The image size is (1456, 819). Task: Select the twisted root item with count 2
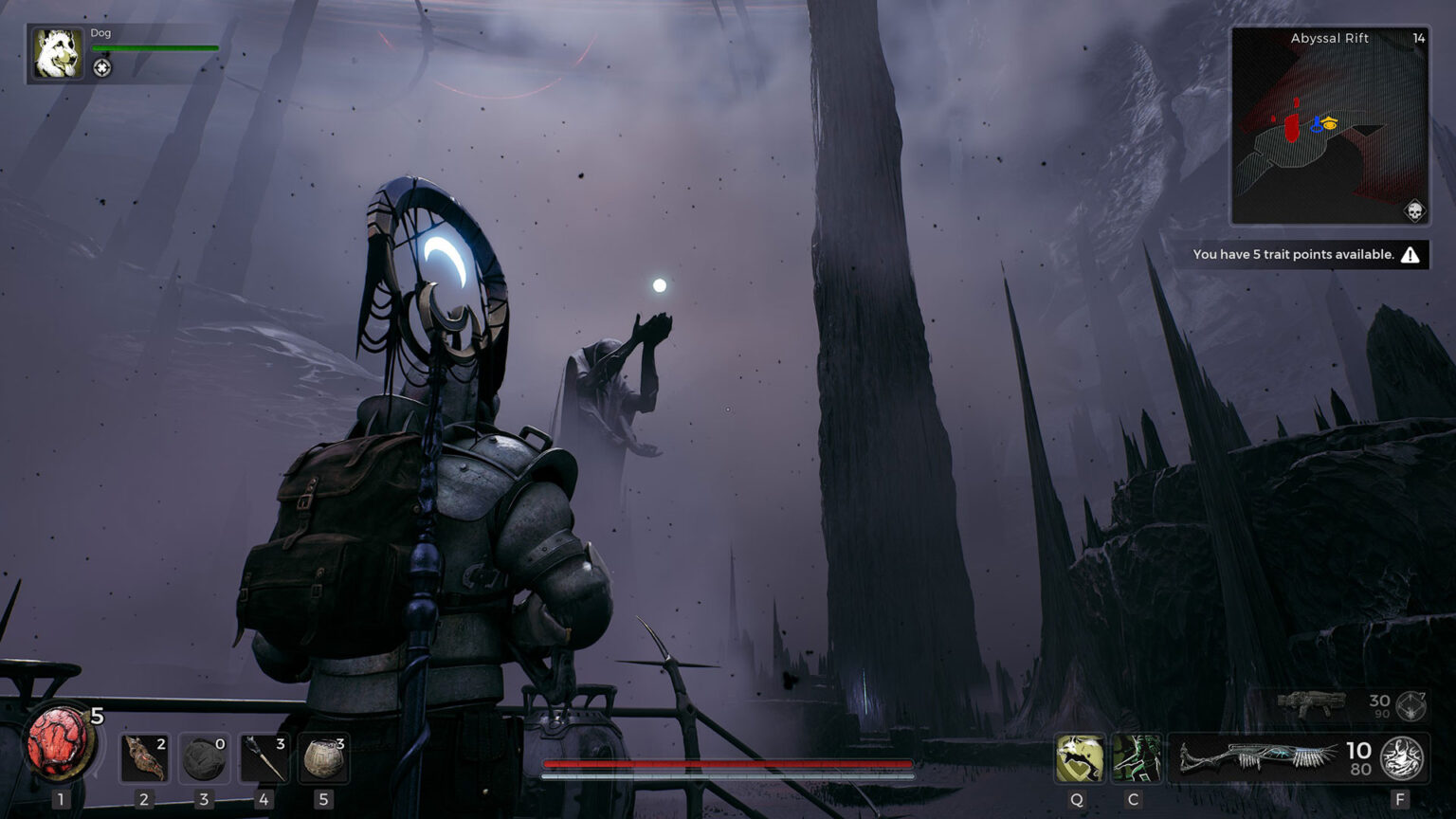(144, 758)
